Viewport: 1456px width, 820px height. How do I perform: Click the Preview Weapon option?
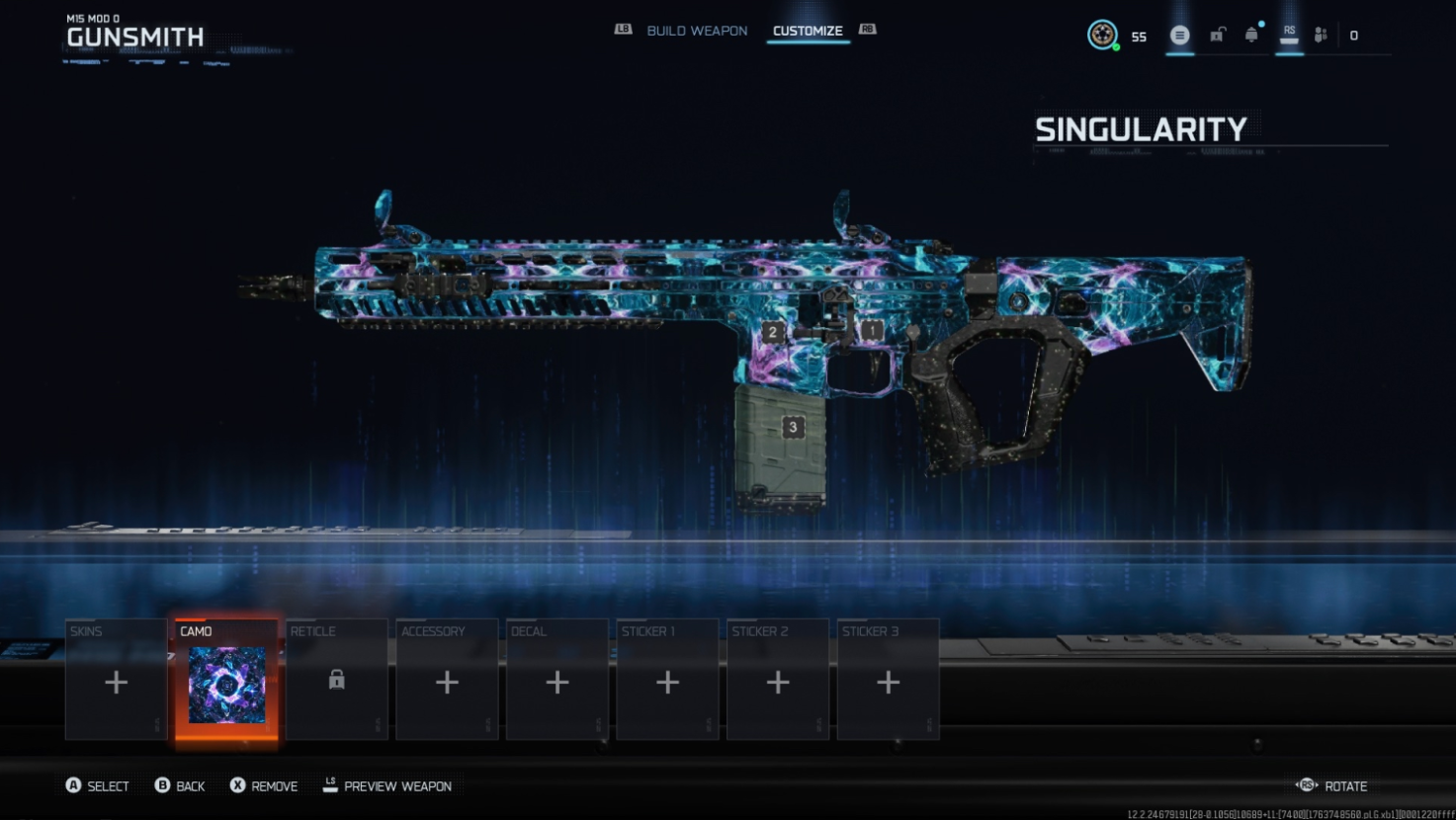(x=397, y=786)
